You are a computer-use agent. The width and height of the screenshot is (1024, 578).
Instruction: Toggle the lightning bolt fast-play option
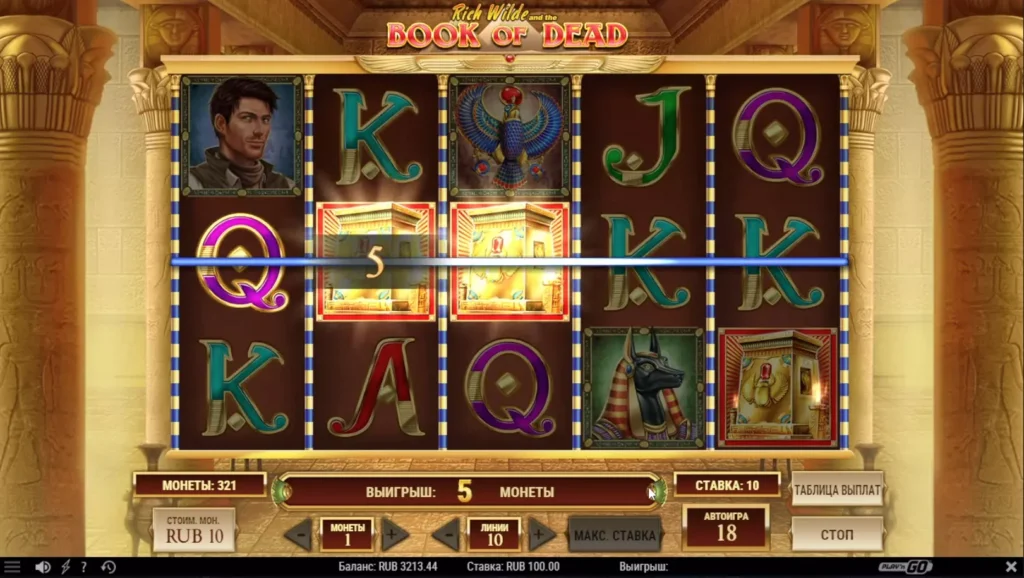pyautogui.click(x=66, y=567)
